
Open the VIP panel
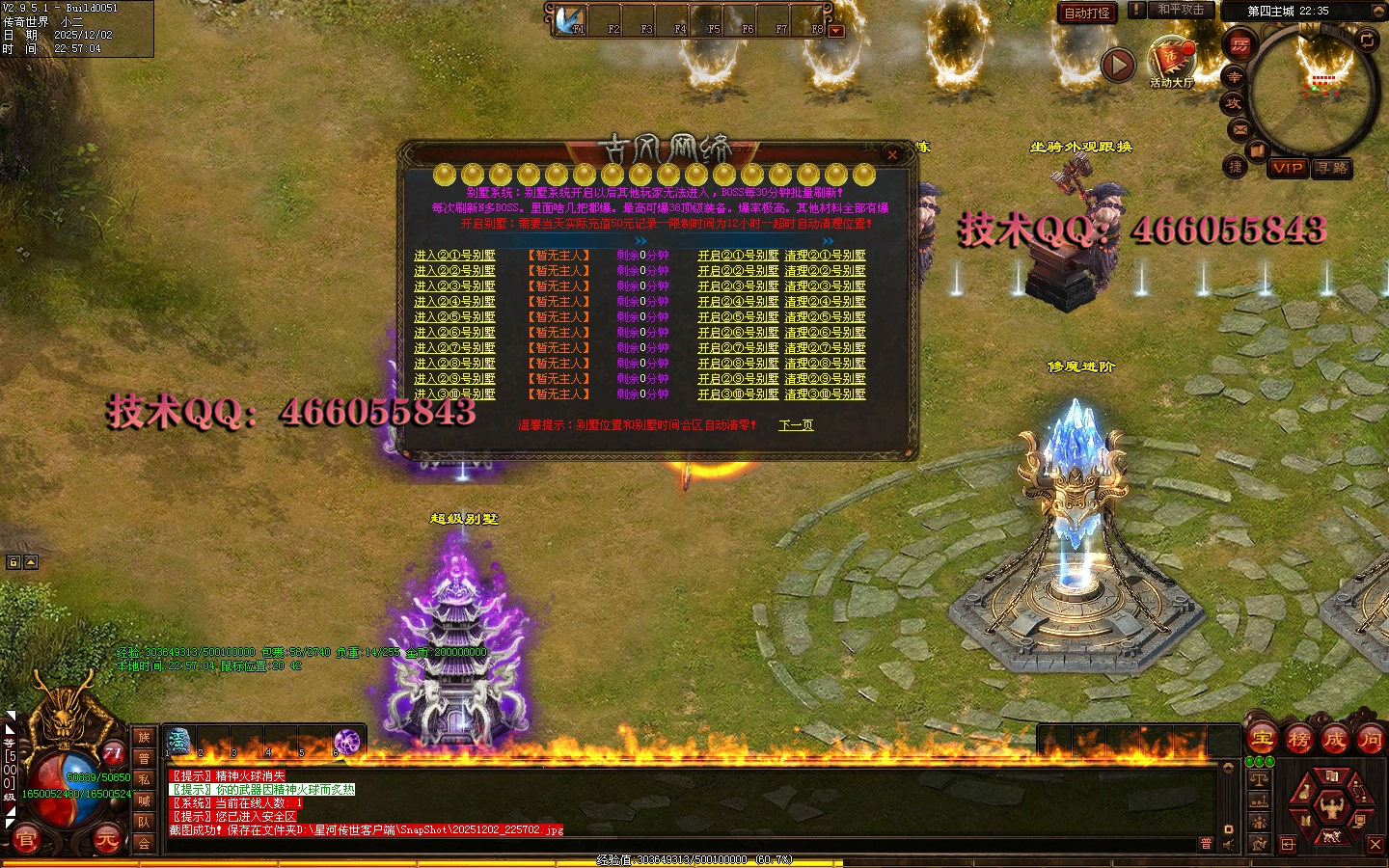(1288, 168)
